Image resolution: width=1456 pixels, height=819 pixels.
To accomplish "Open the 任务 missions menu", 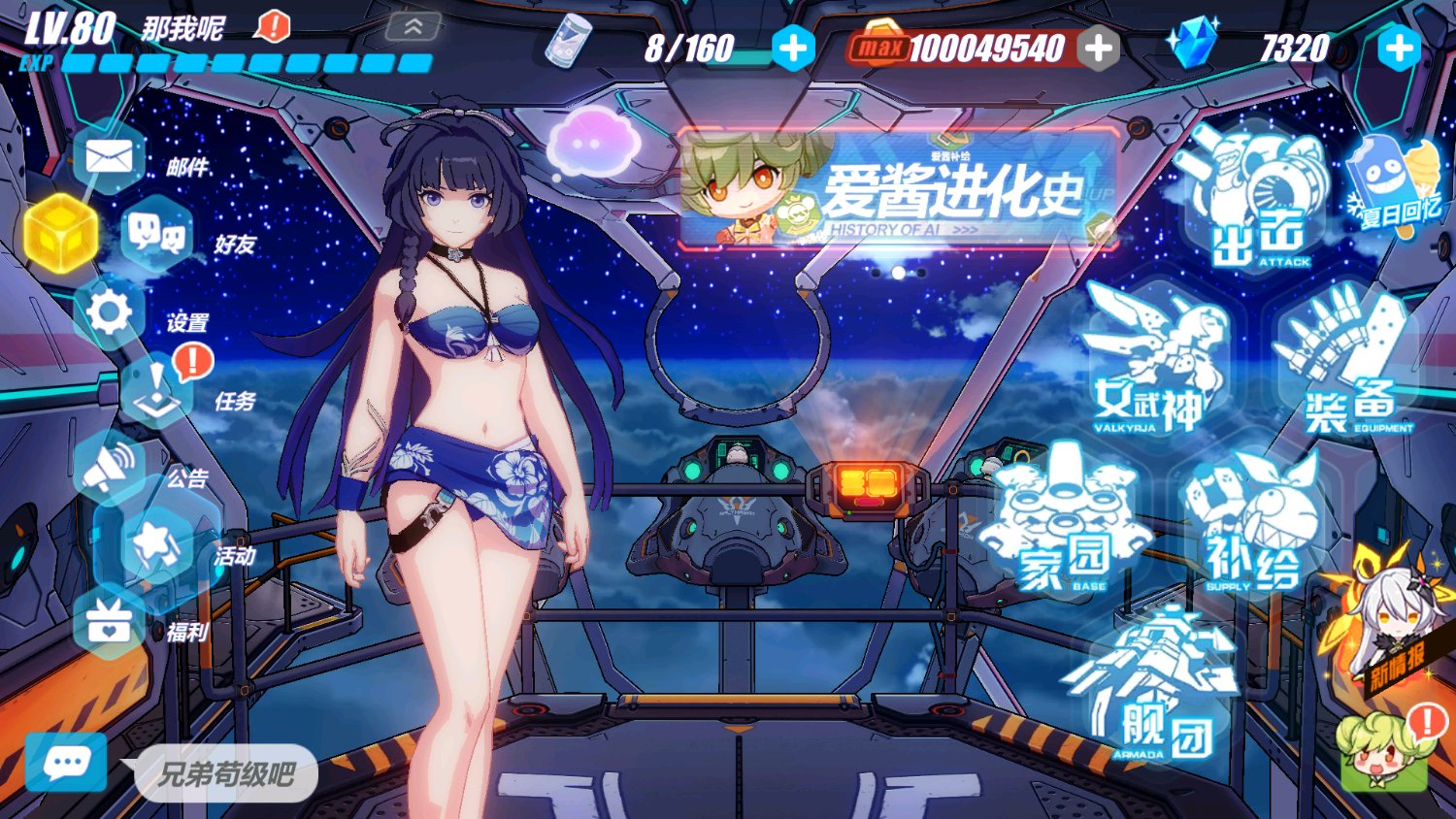I will (x=155, y=390).
